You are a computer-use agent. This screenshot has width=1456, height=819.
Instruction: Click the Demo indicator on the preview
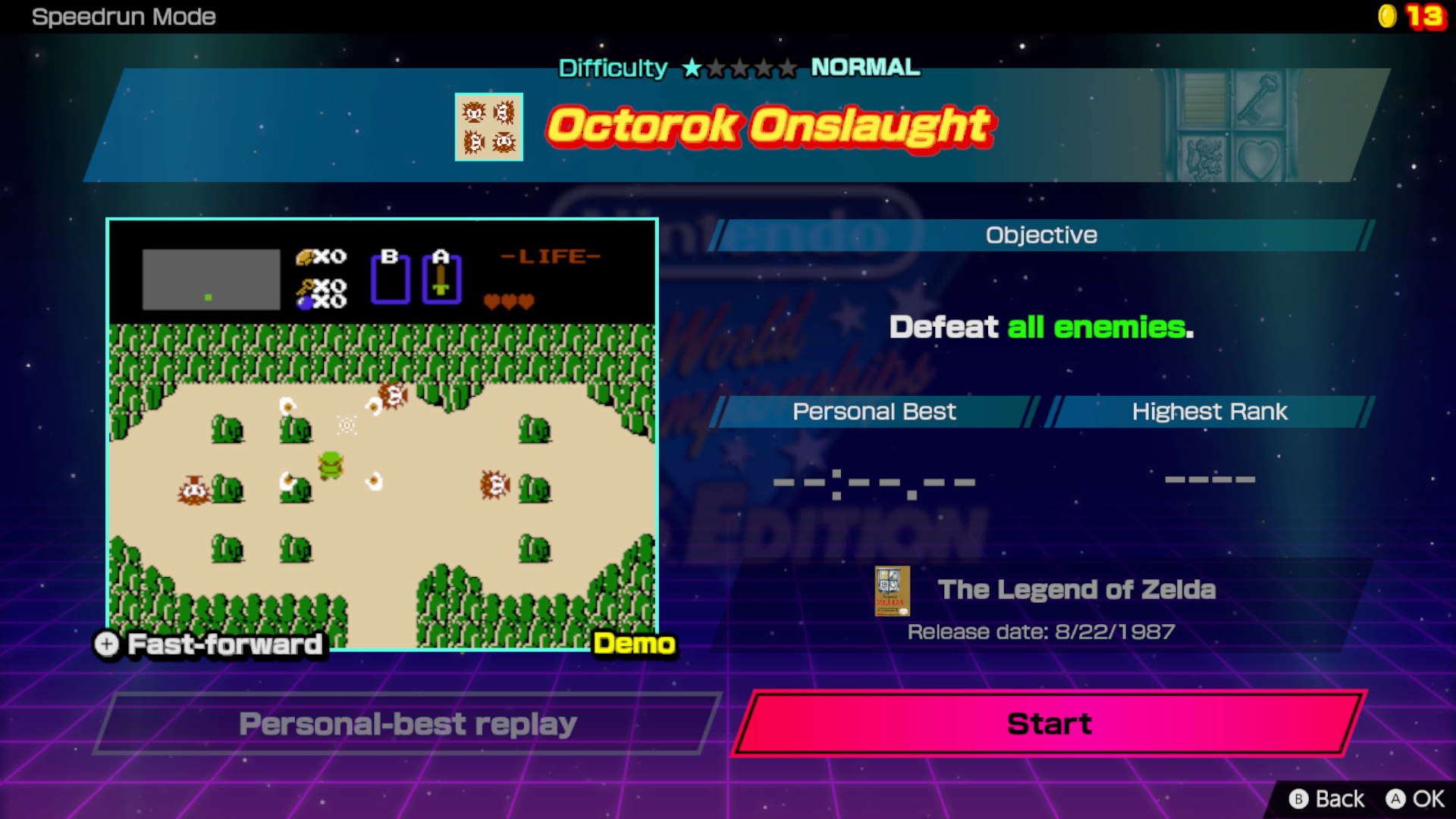click(634, 645)
